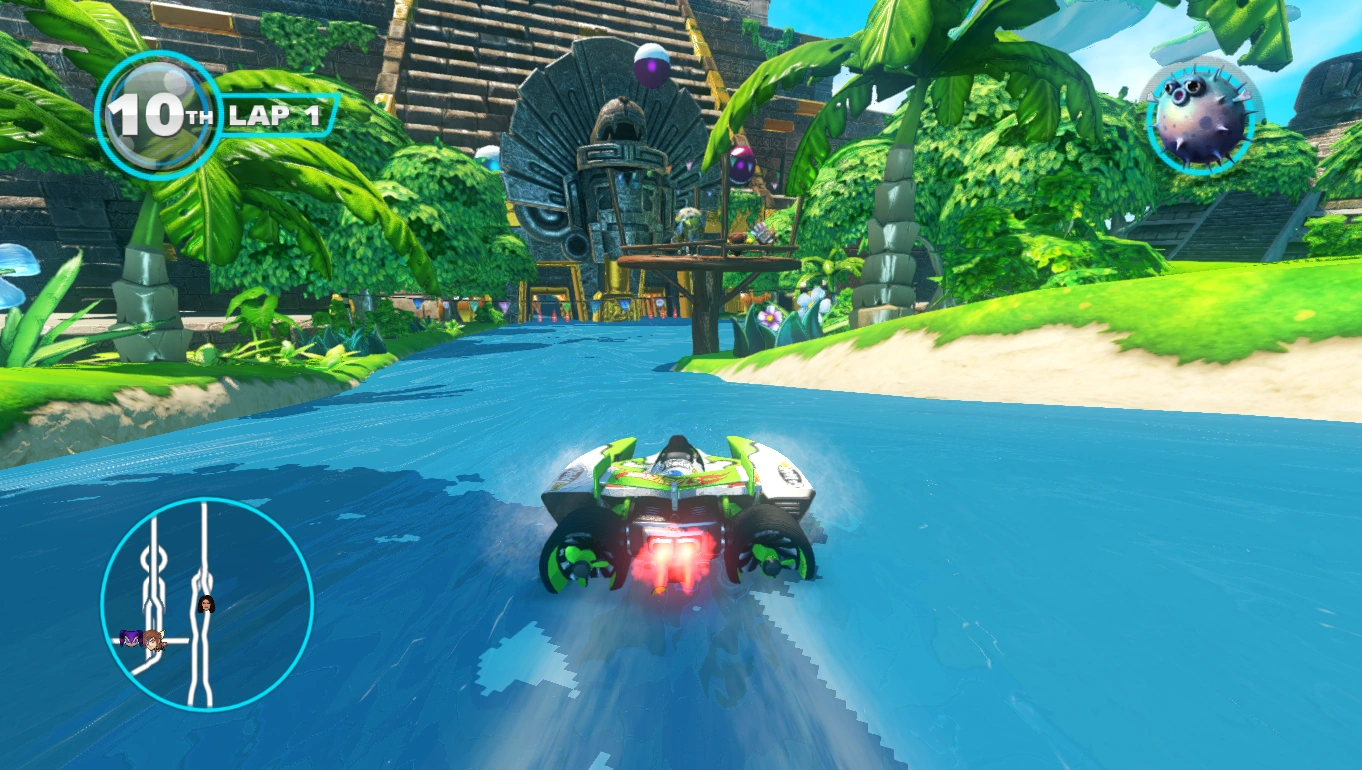Select the brown-haired racer marker on minimap
Viewport: 1362px width, 770px height.
[152, 640]
